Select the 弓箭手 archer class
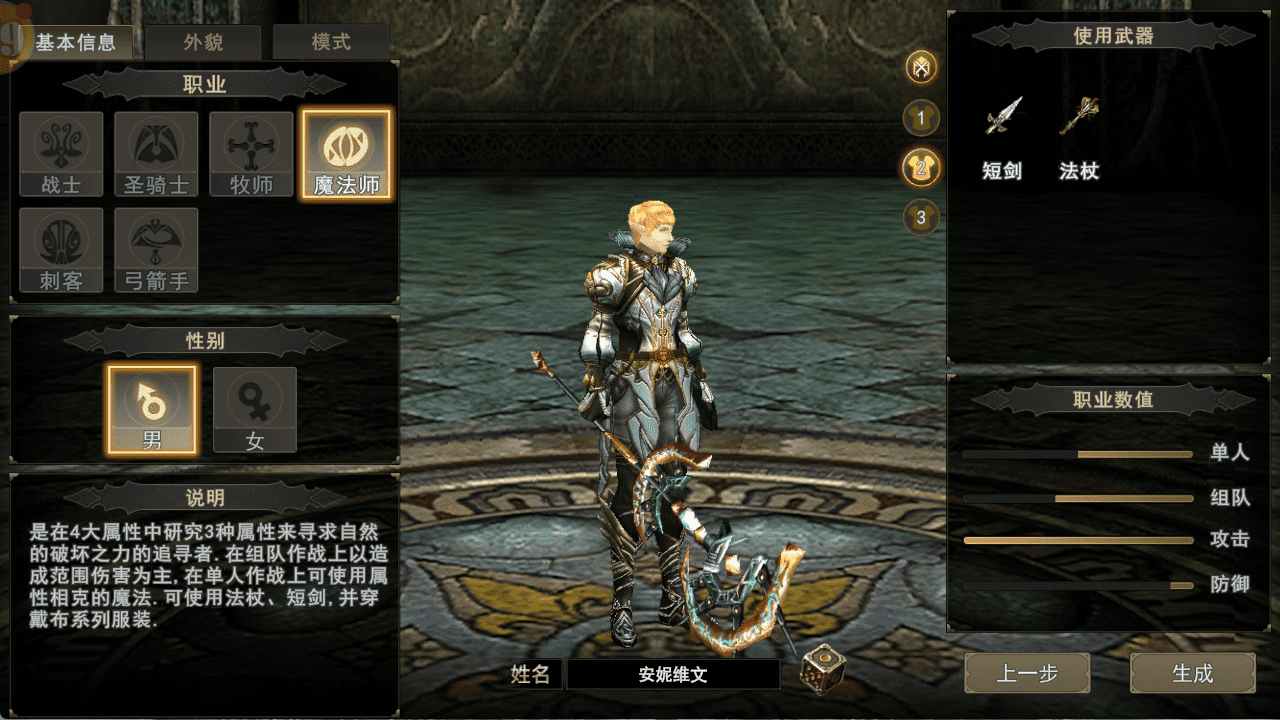 coord(156,250)
